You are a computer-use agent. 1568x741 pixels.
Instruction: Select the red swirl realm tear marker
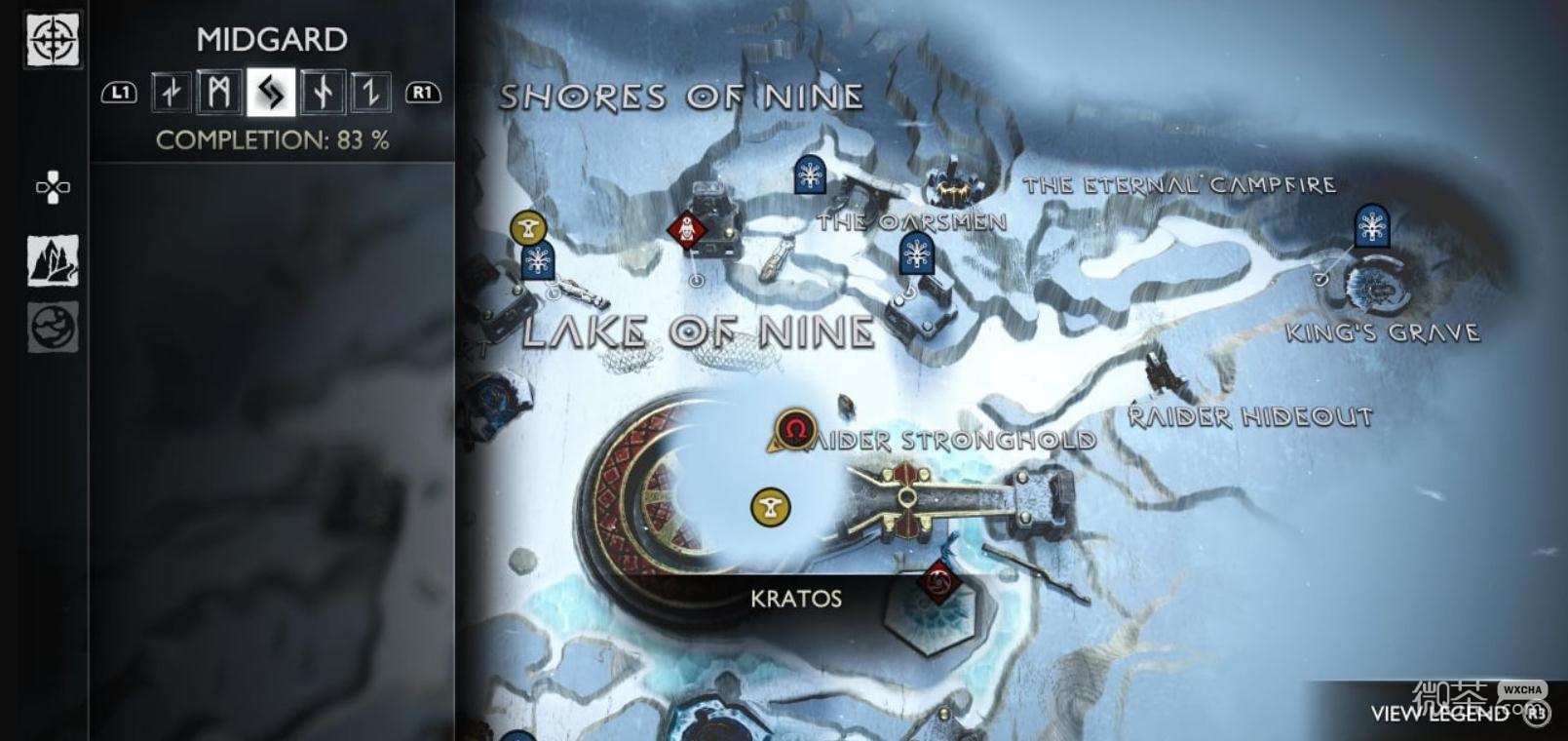[939, 583]
